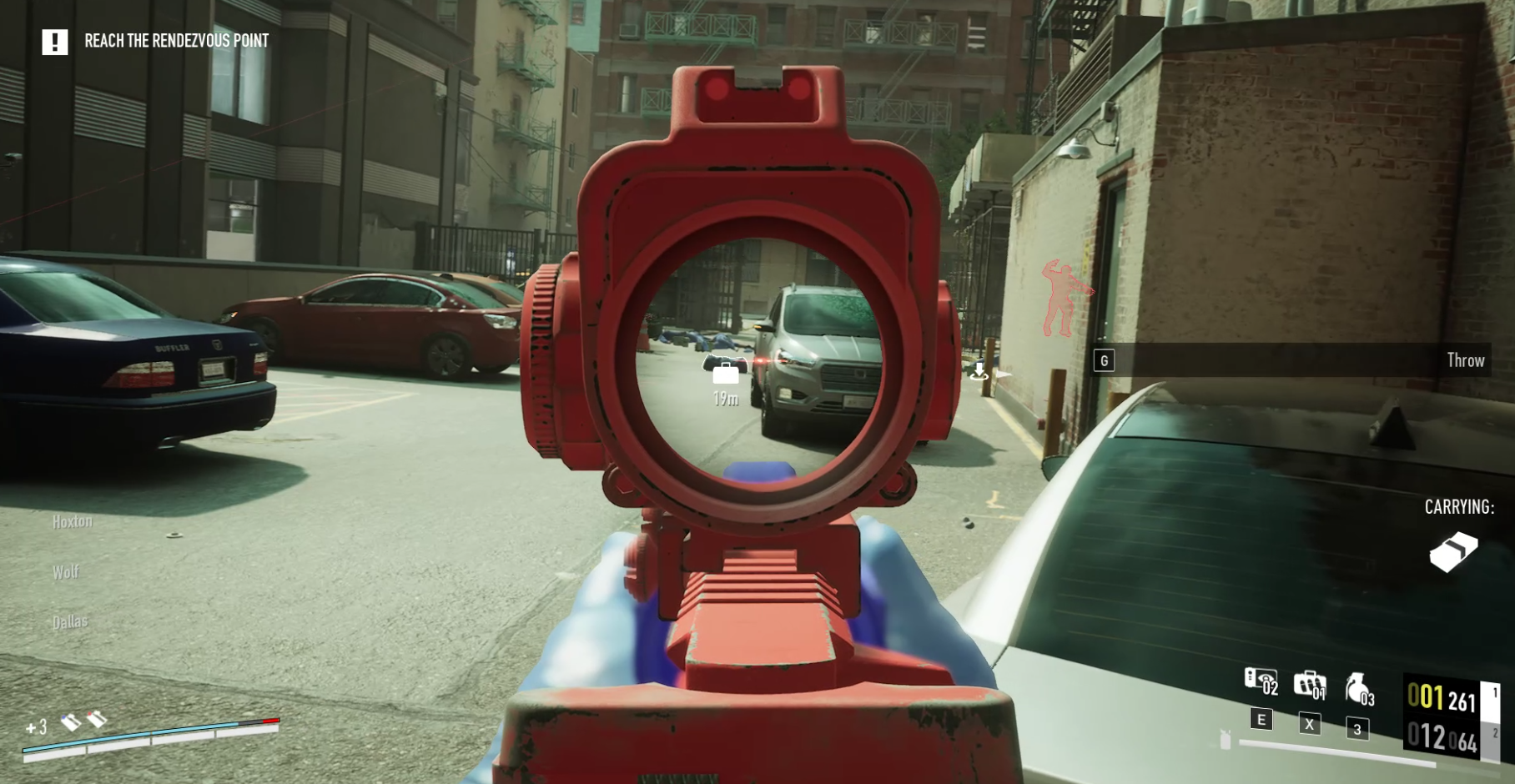Click the small throwable icon by stamina bar
Image resolution: width=1515 pixels, height=784 pixels.
(1226, 741)
